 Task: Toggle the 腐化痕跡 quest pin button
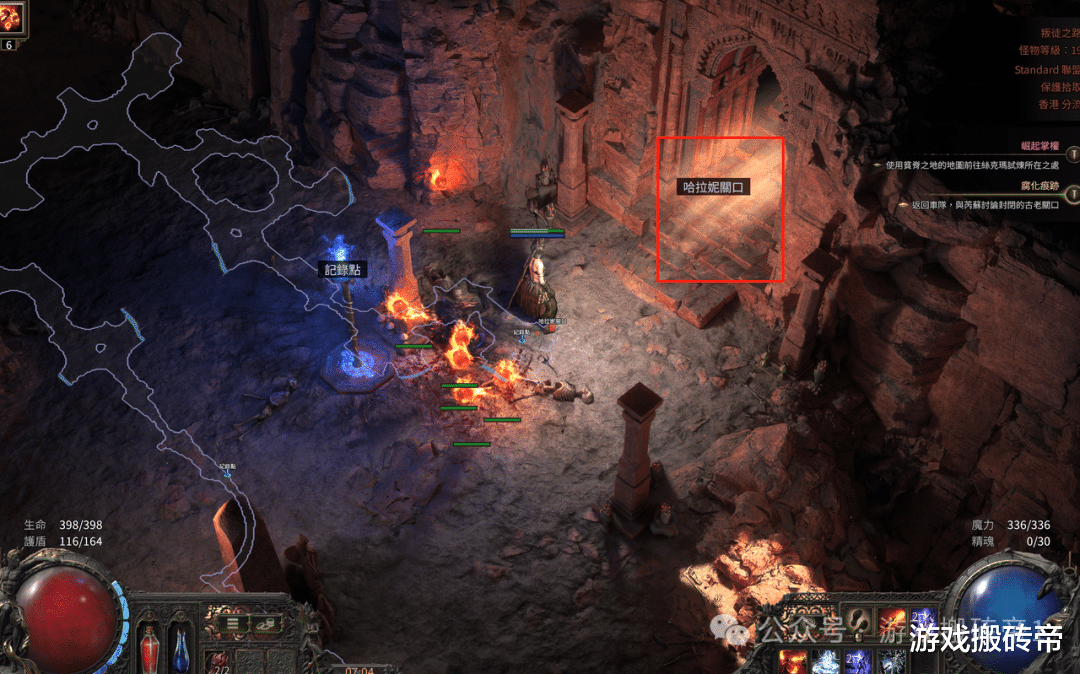click(x=1072, y=193)
